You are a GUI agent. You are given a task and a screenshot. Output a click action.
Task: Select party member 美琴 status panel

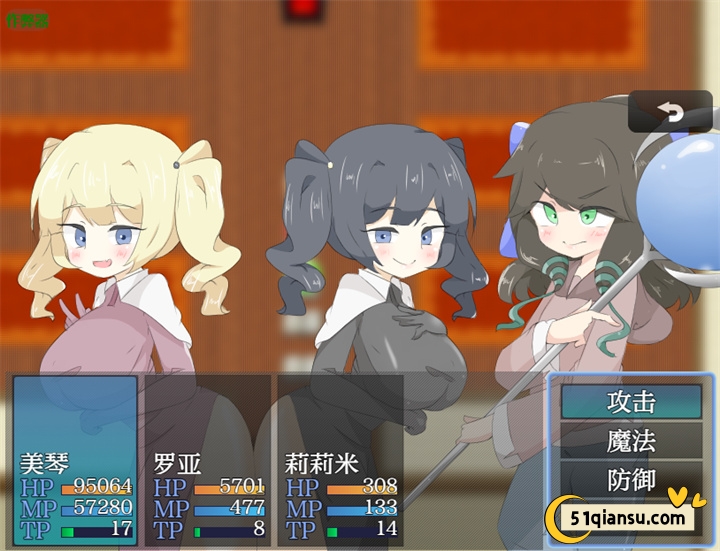[x=75, y=460]
